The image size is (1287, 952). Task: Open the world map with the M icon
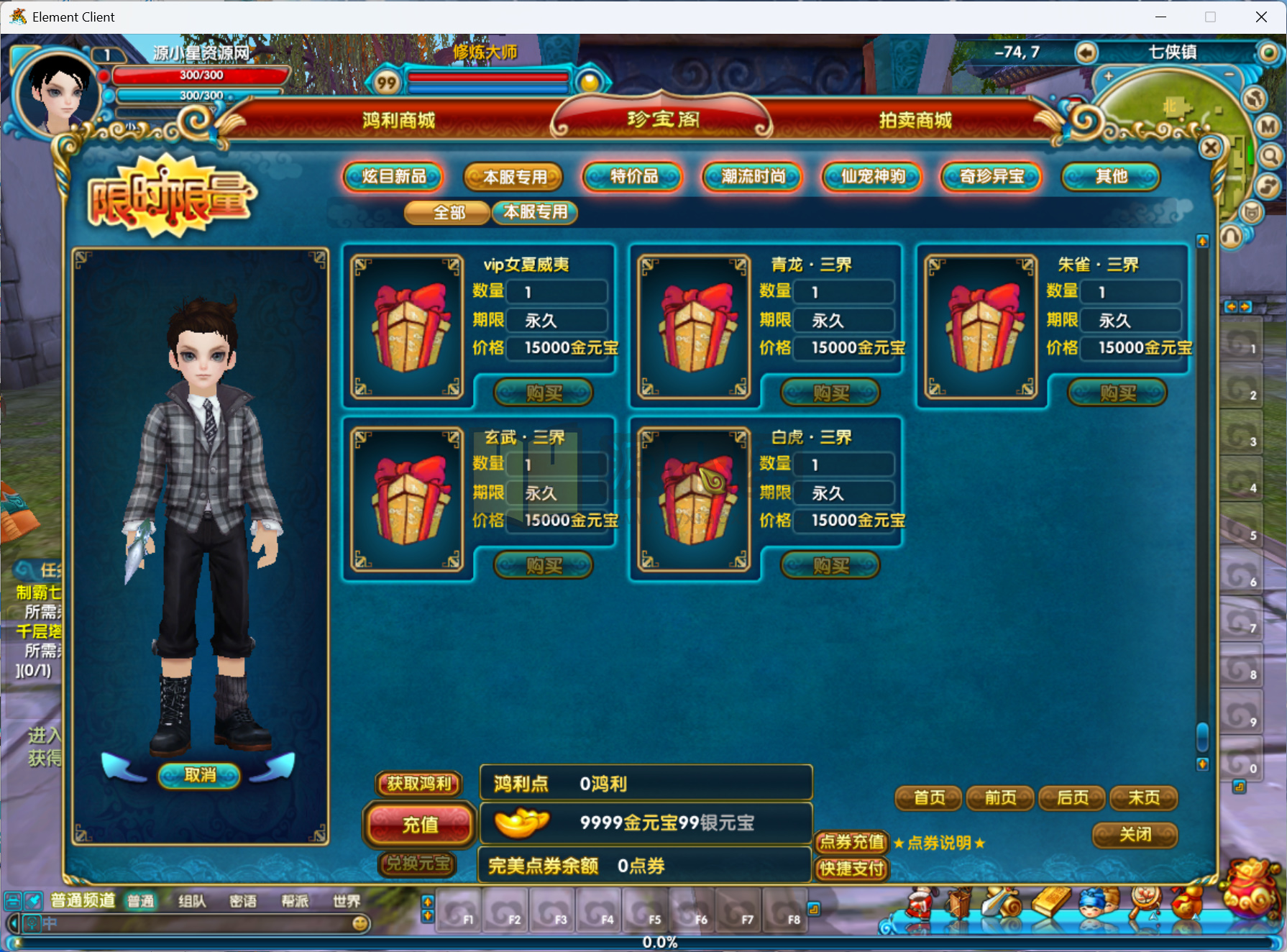pos(1267,127)
